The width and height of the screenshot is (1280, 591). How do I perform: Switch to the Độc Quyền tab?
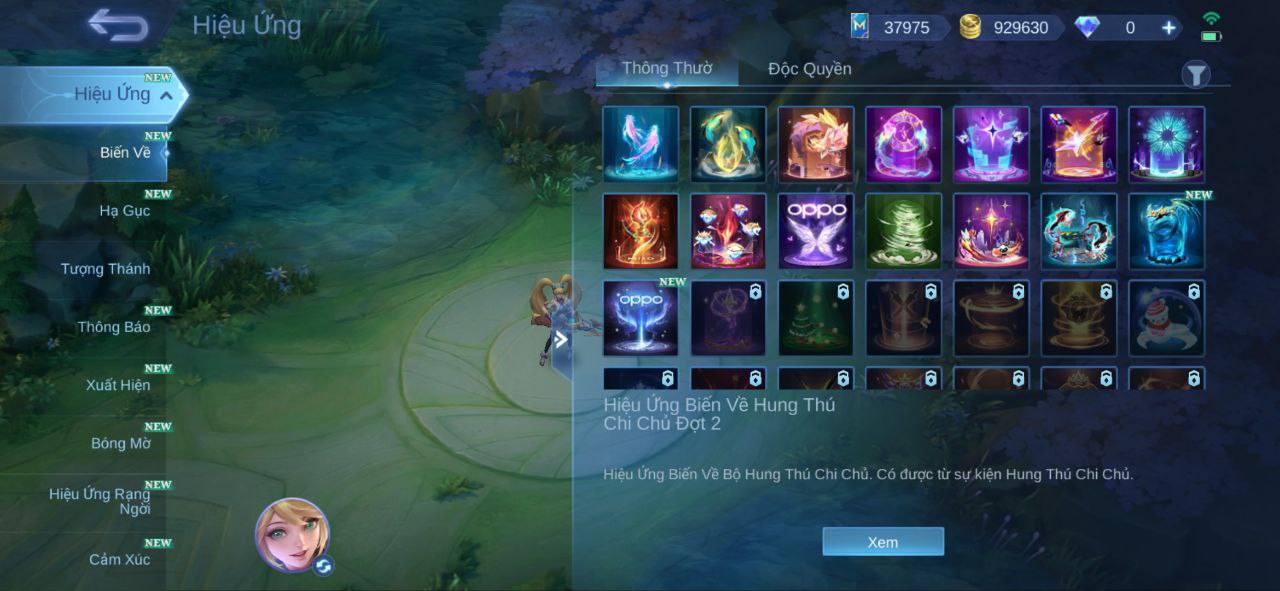[x=809, y=69]
